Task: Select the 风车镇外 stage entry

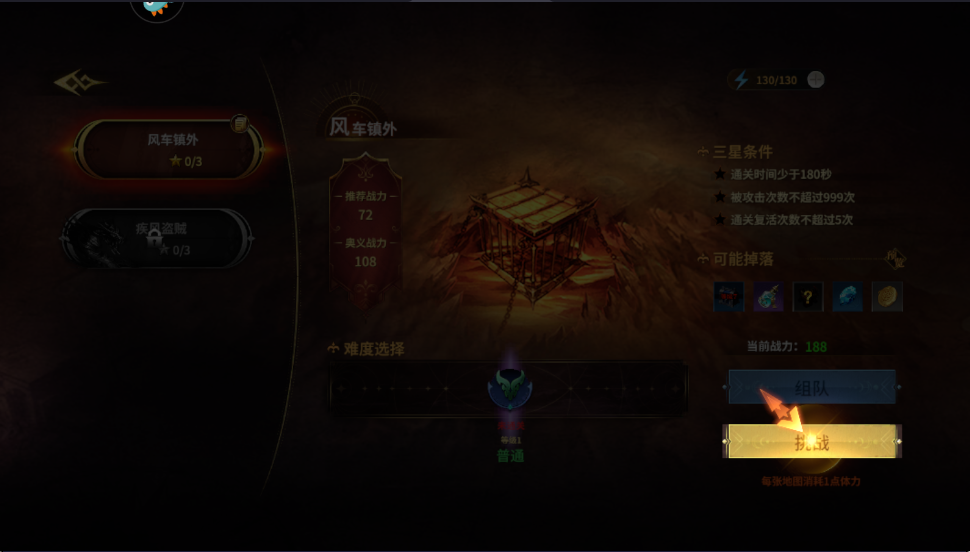Action: [171, 150]
